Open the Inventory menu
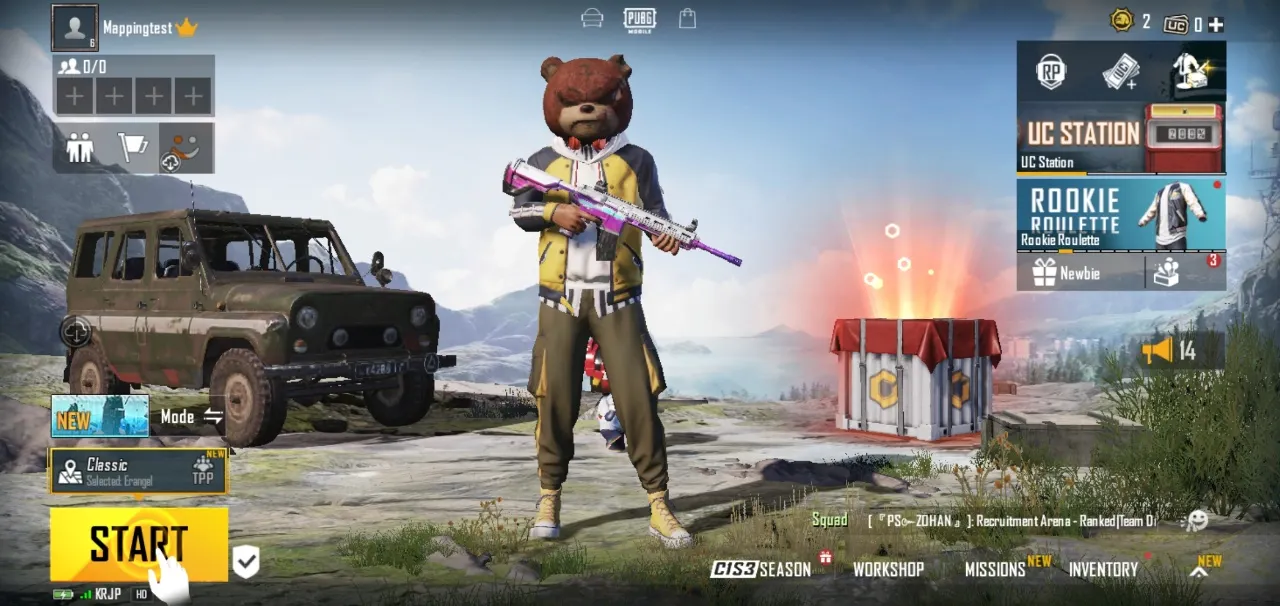1280x606 pixels. pyautogui.click(x=1103, y=569)
